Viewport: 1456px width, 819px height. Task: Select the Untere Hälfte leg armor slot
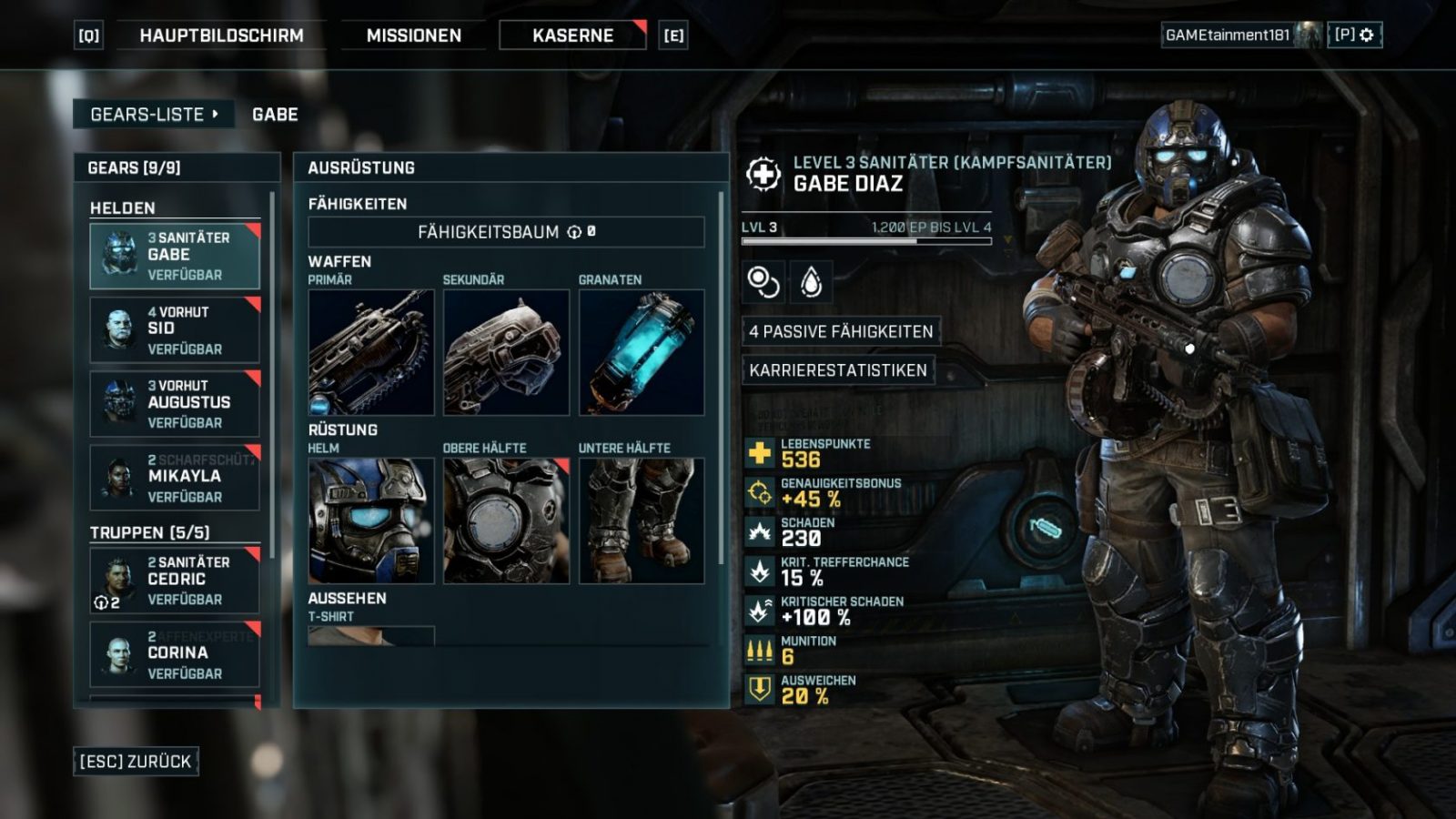(642, 521)
